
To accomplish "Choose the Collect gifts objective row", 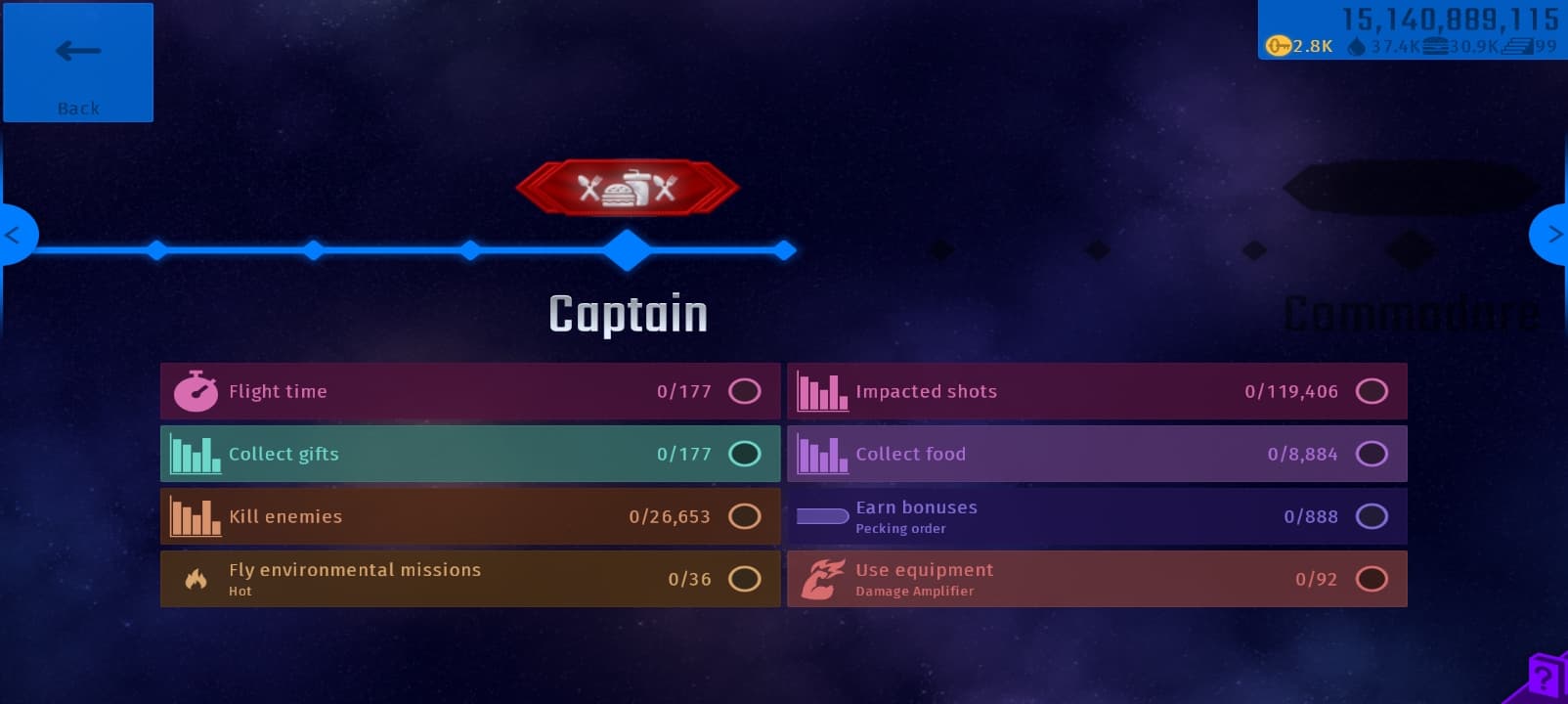I will 469,454.
